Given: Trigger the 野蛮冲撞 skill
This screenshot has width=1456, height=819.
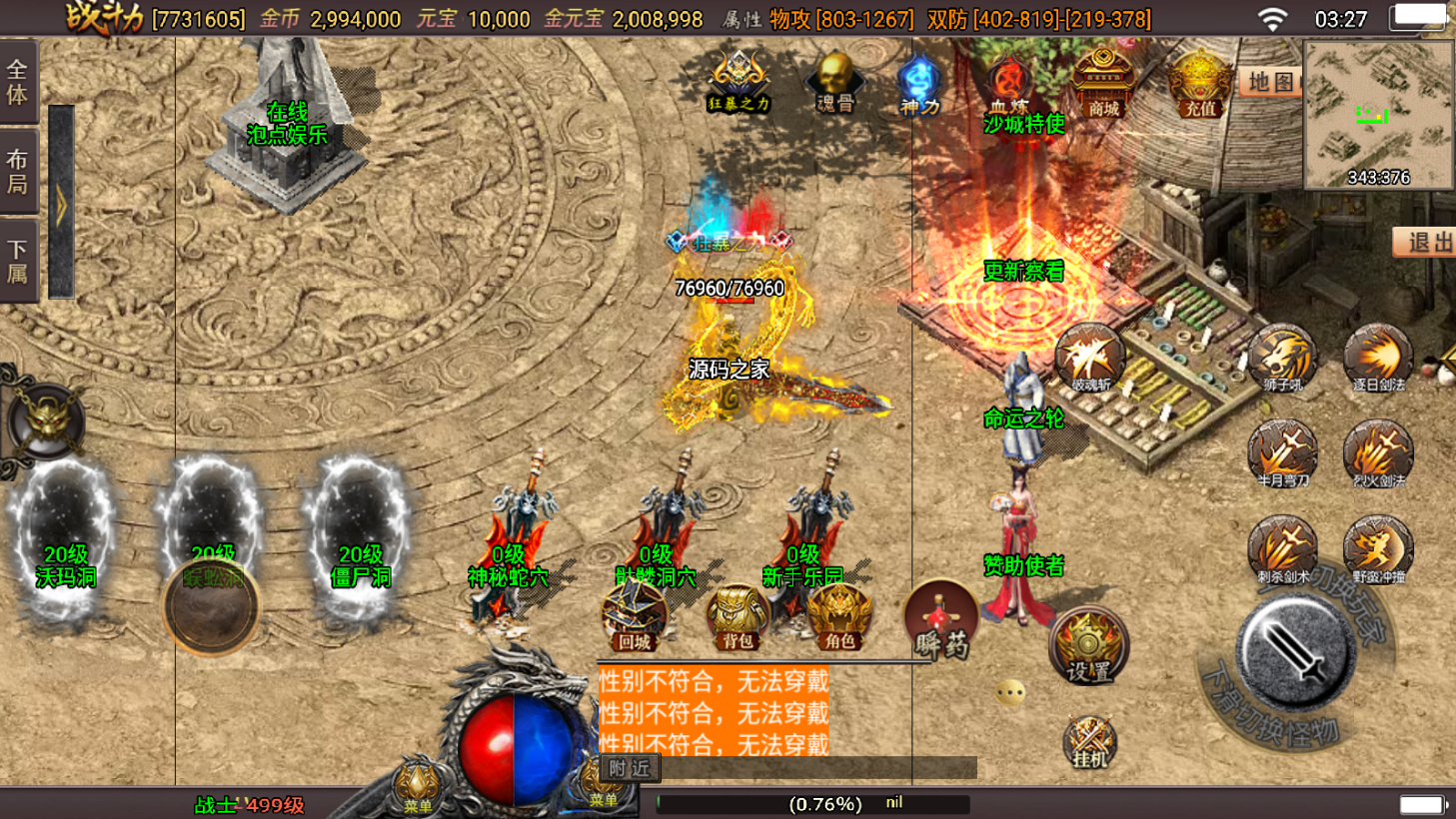Looking at the screenshot, I should pyautogui.click(x=1378, y=548).
